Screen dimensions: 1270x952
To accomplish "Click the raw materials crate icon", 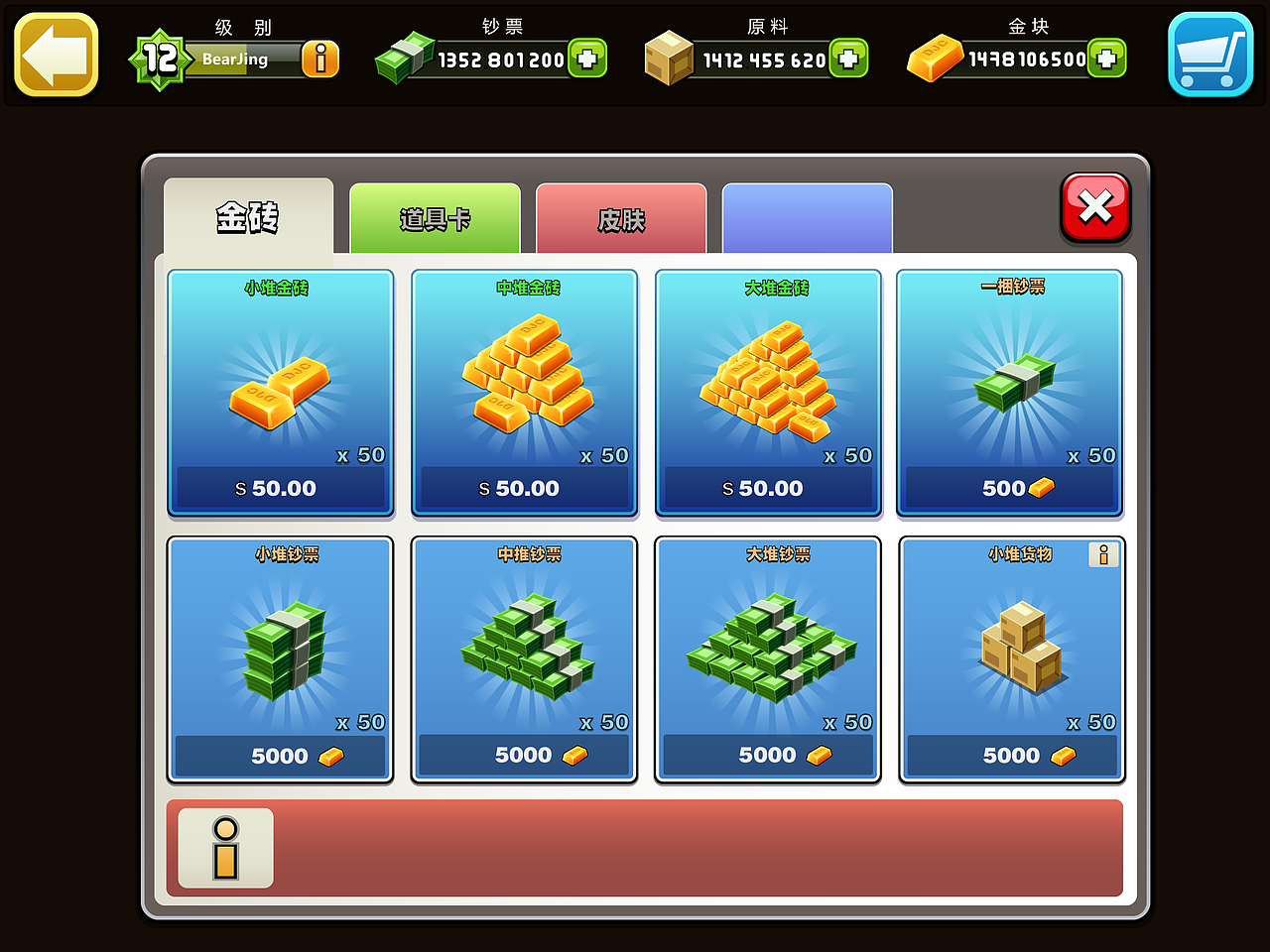I will click(671, 58).
